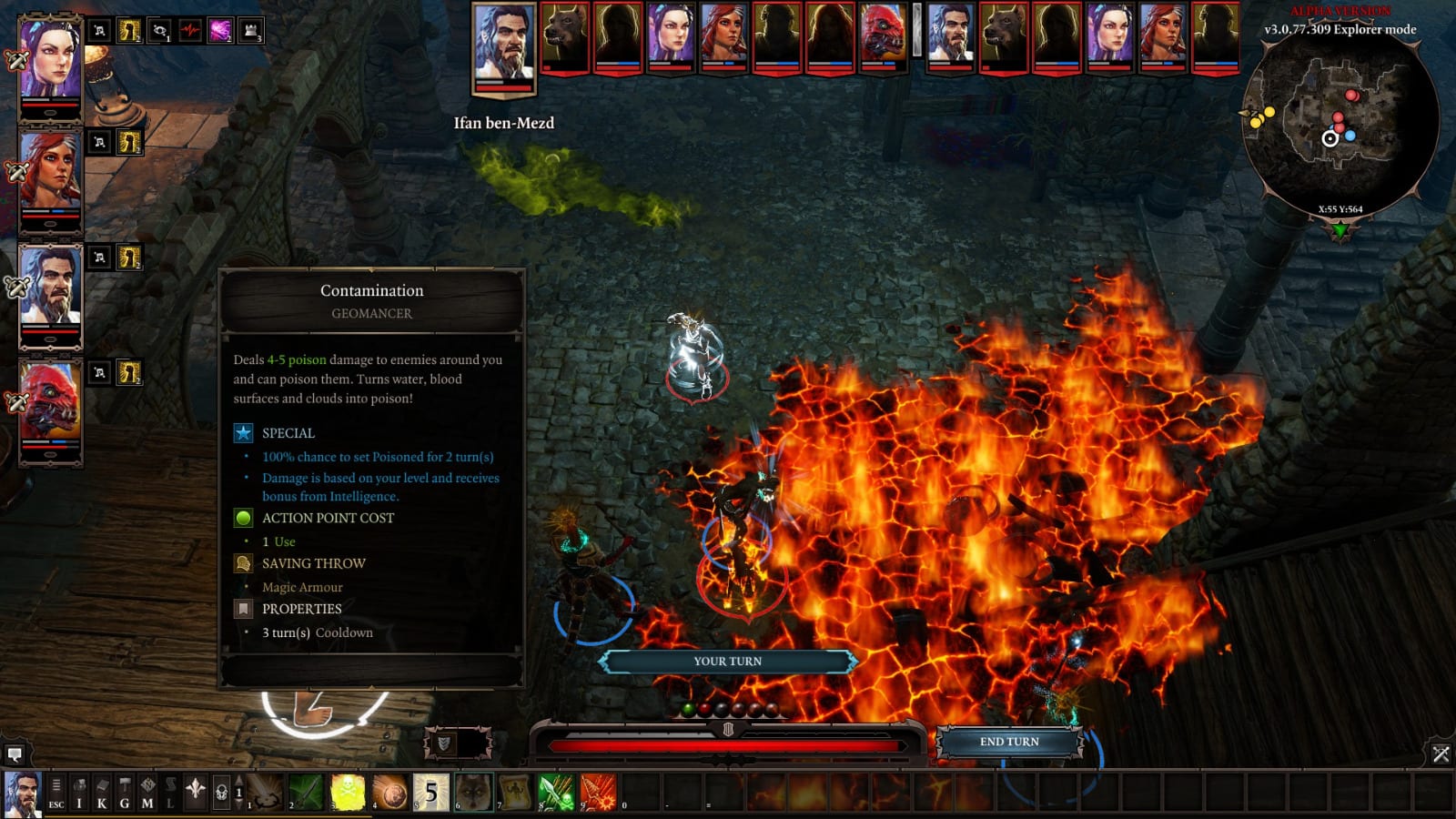Viewport: 1456px width, 819px height.
Task: Click the down arrow below the hotbar row number
Action: coord(238,804)
